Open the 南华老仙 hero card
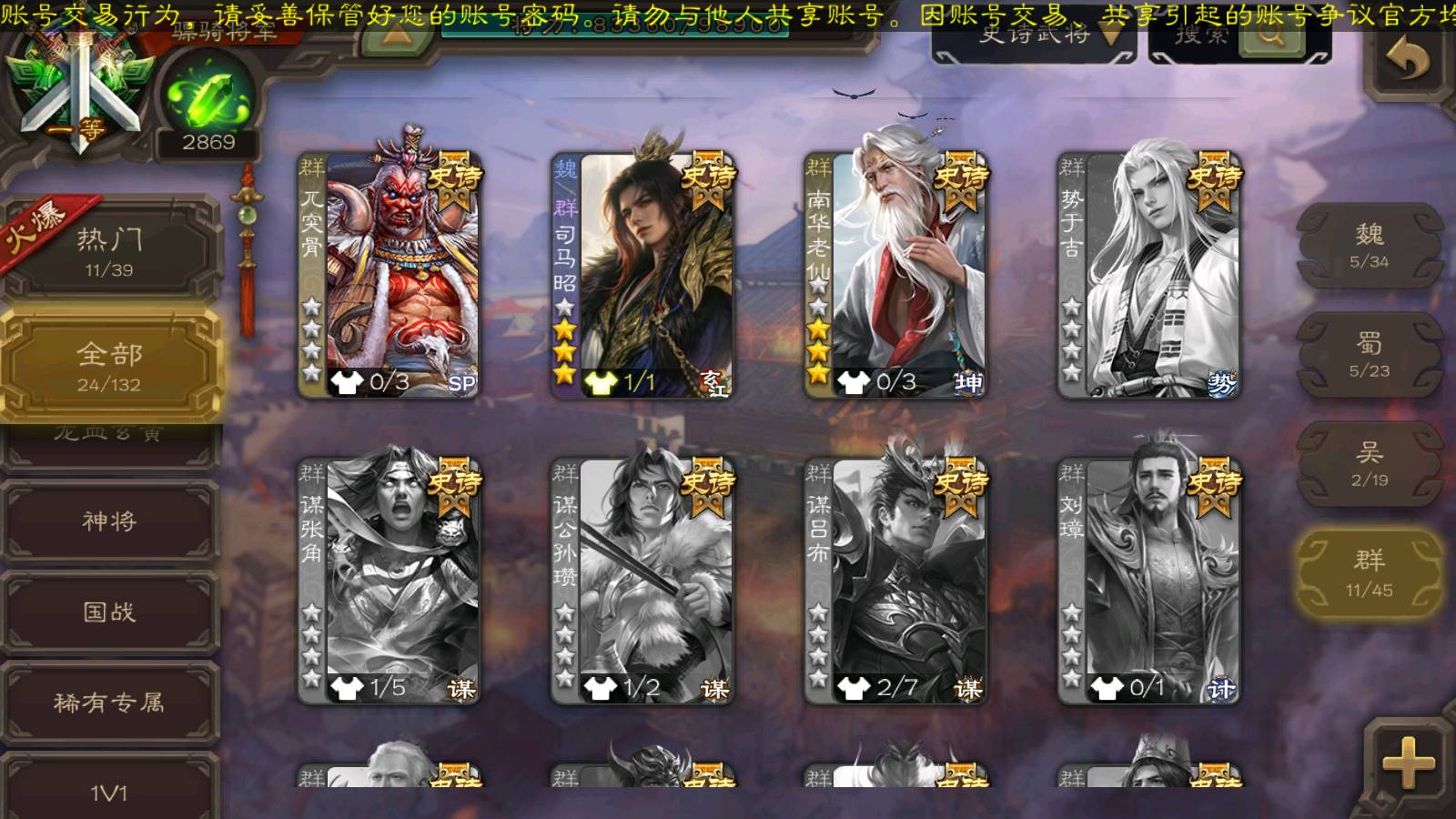The image size is (1456, 819). pos(895,273)
